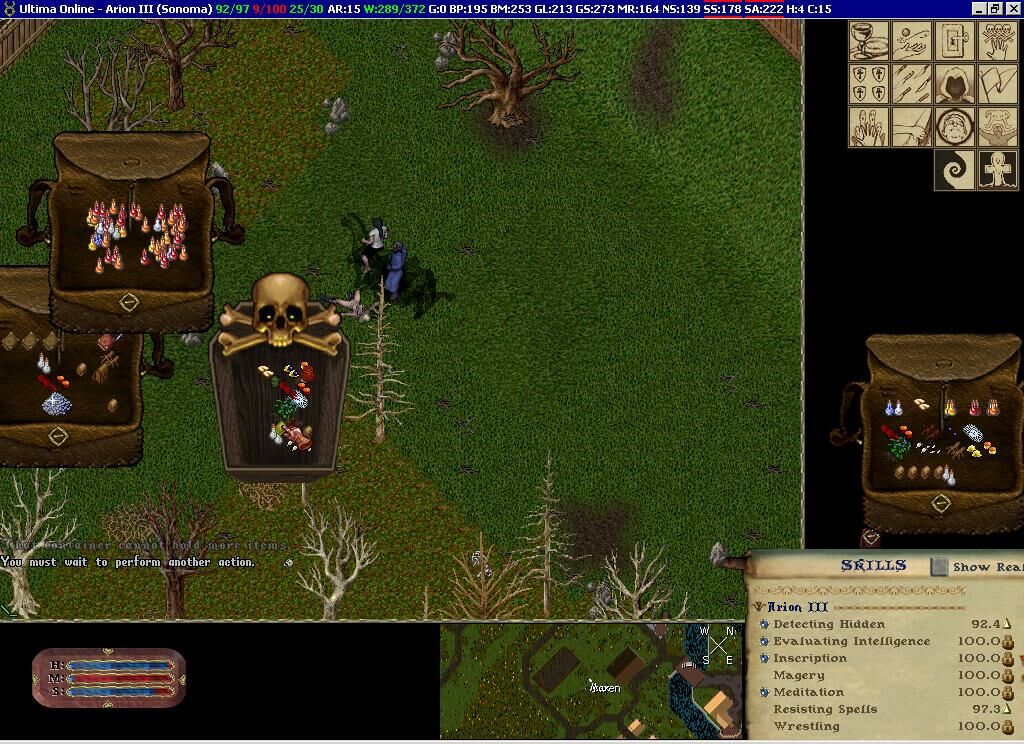The height and width of the screenshot is (744, 1024).
Task: Click the hooded figure spell icon
Action: pyautogui.click(x=954, y=84)
